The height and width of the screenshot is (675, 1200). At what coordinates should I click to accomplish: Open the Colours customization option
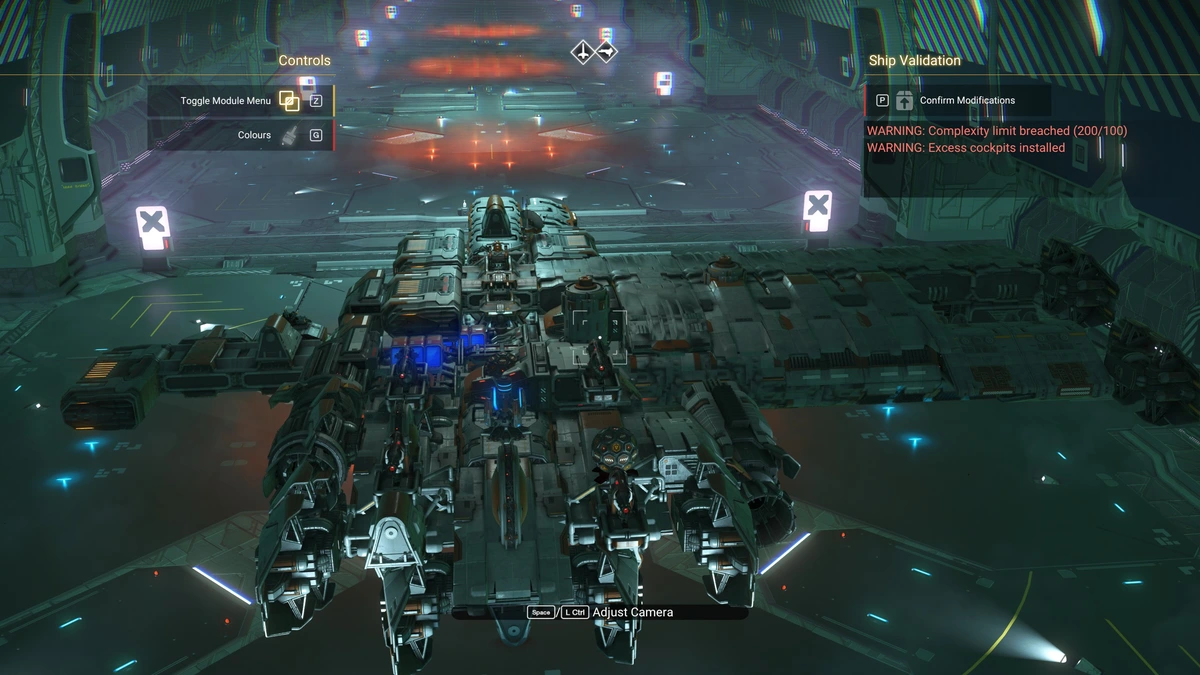[x=240, y=135]
